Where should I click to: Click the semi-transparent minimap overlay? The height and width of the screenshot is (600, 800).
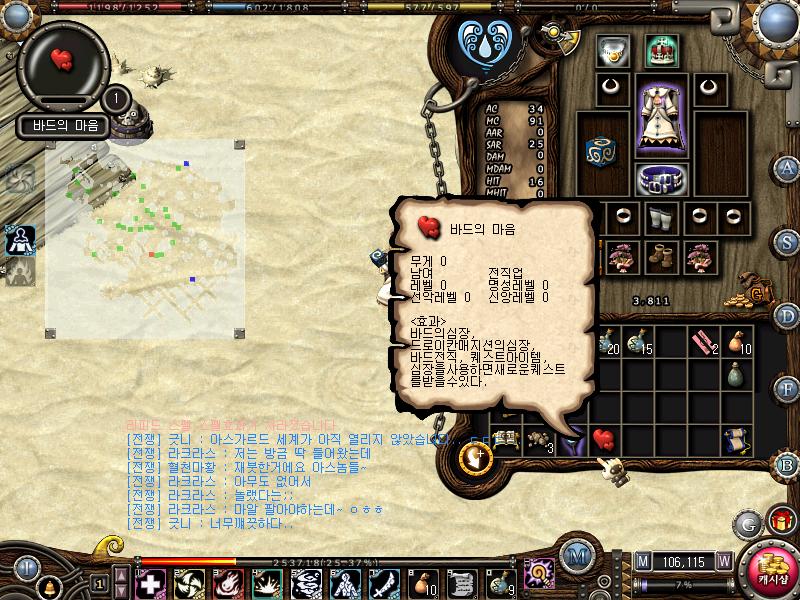[144, 240]
